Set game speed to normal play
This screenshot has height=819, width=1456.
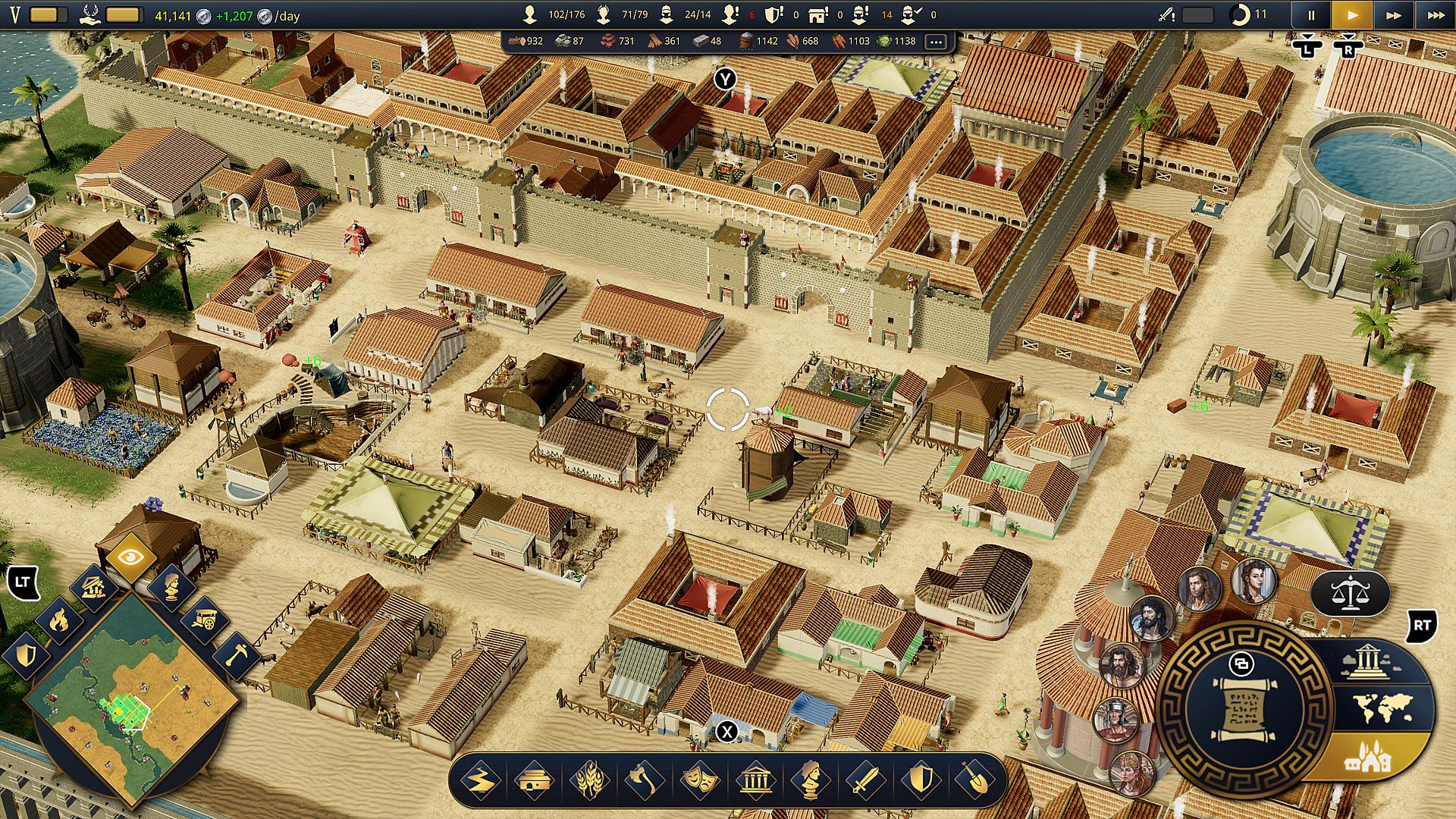1352,14
